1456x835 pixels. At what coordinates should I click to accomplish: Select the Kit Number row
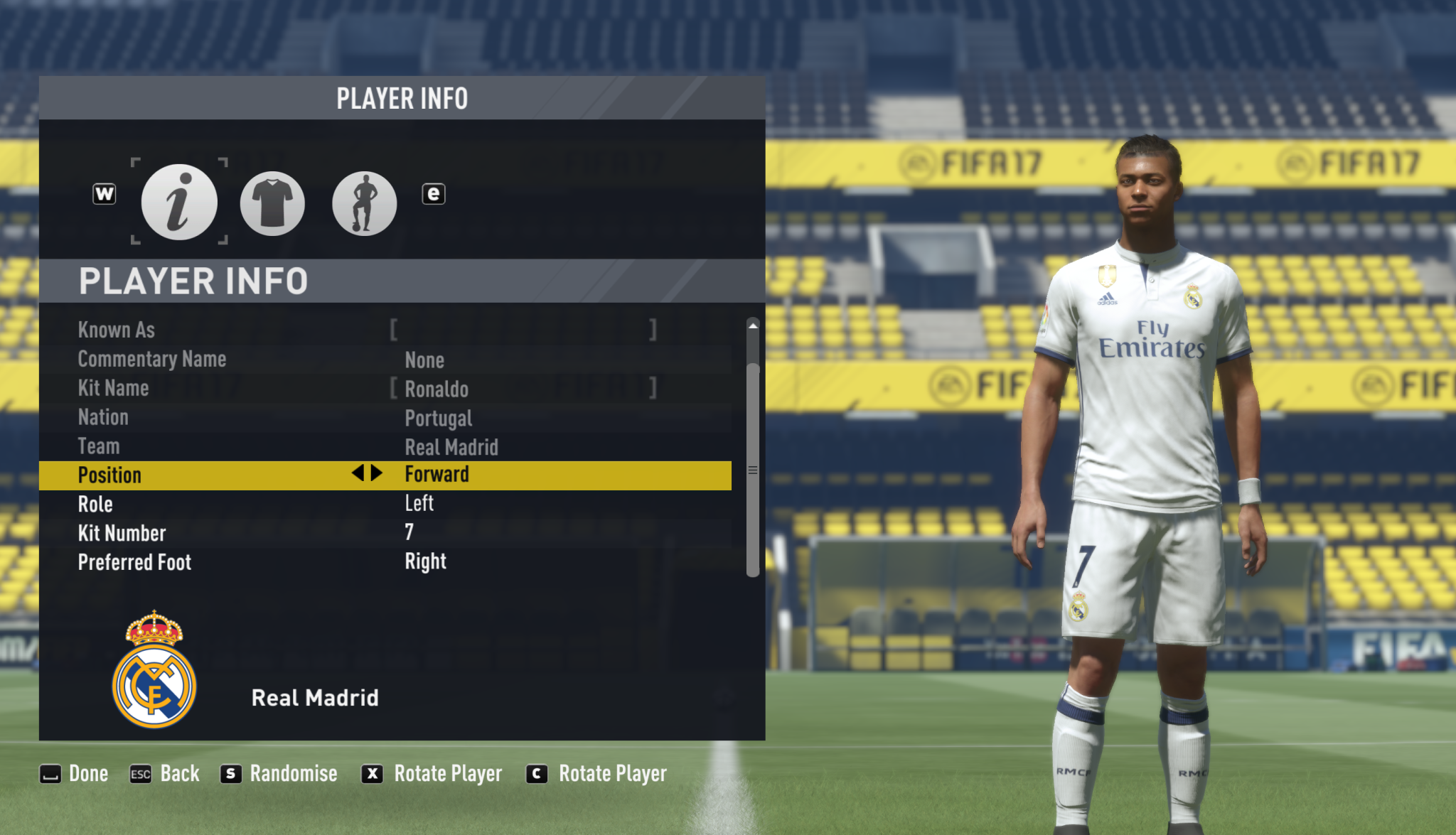pos(384,533)
